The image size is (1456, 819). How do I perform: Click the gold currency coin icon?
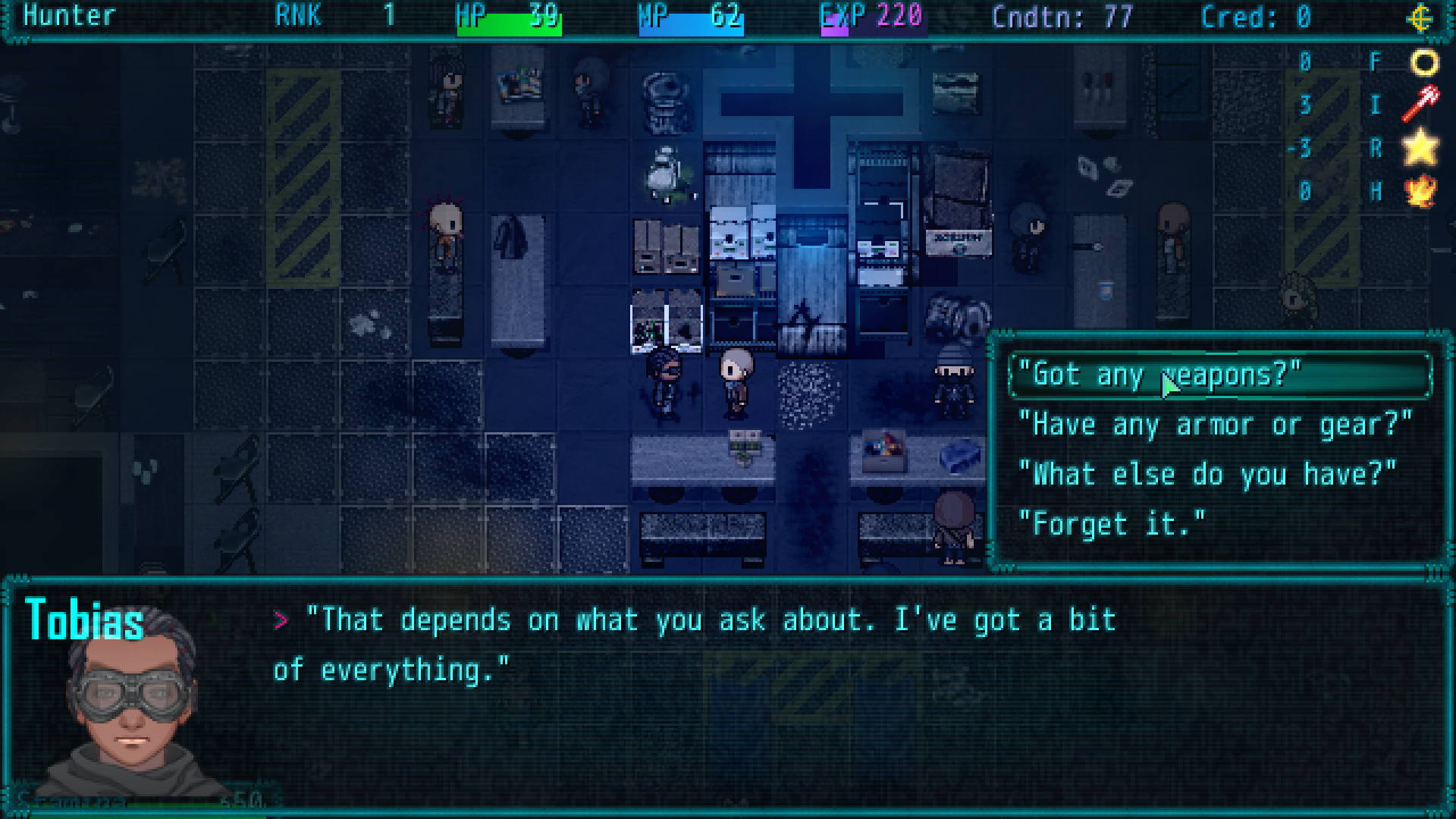tap(1421, 17)
